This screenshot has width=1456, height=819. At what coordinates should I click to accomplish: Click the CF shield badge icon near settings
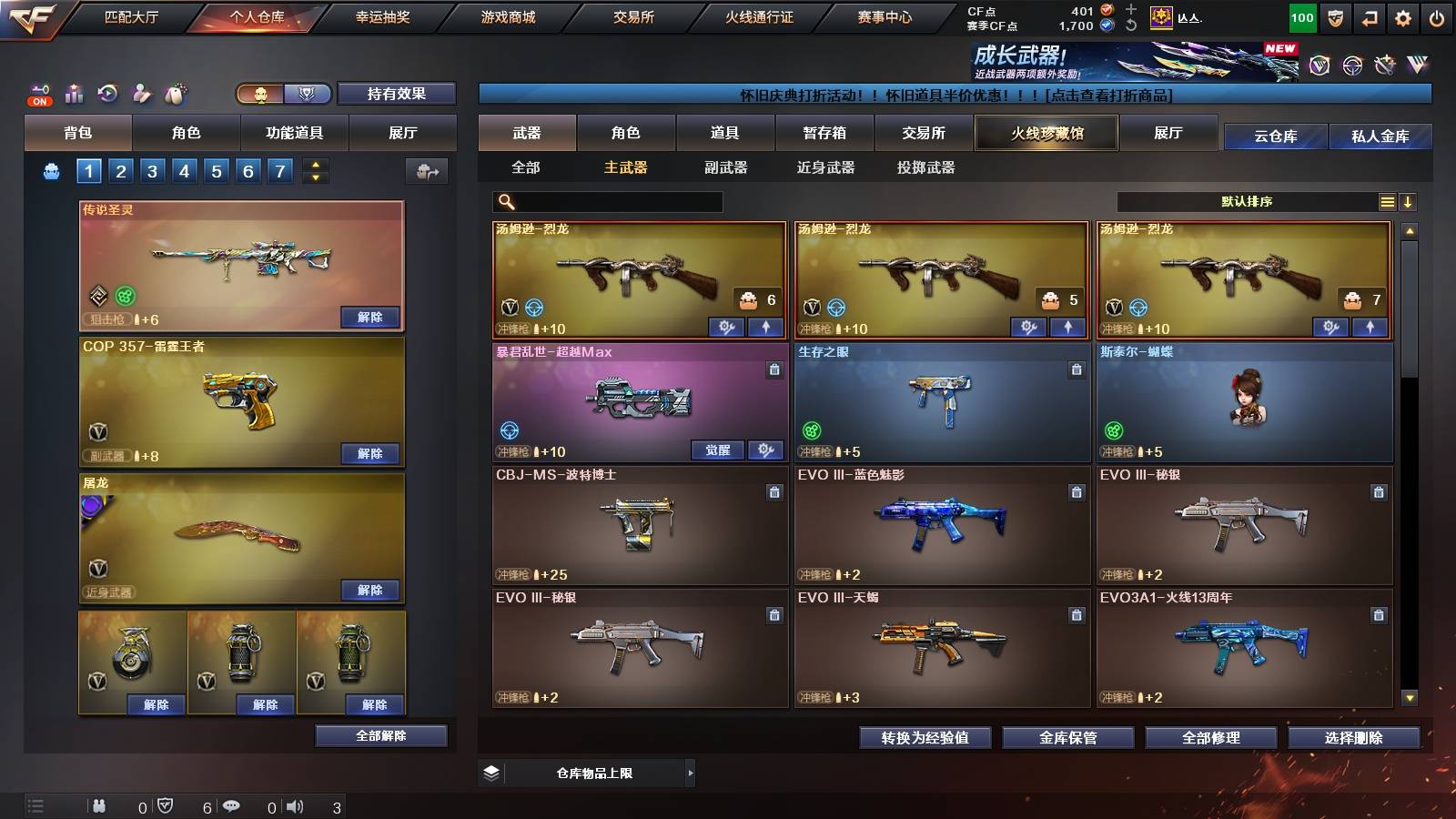(1334, 18)
